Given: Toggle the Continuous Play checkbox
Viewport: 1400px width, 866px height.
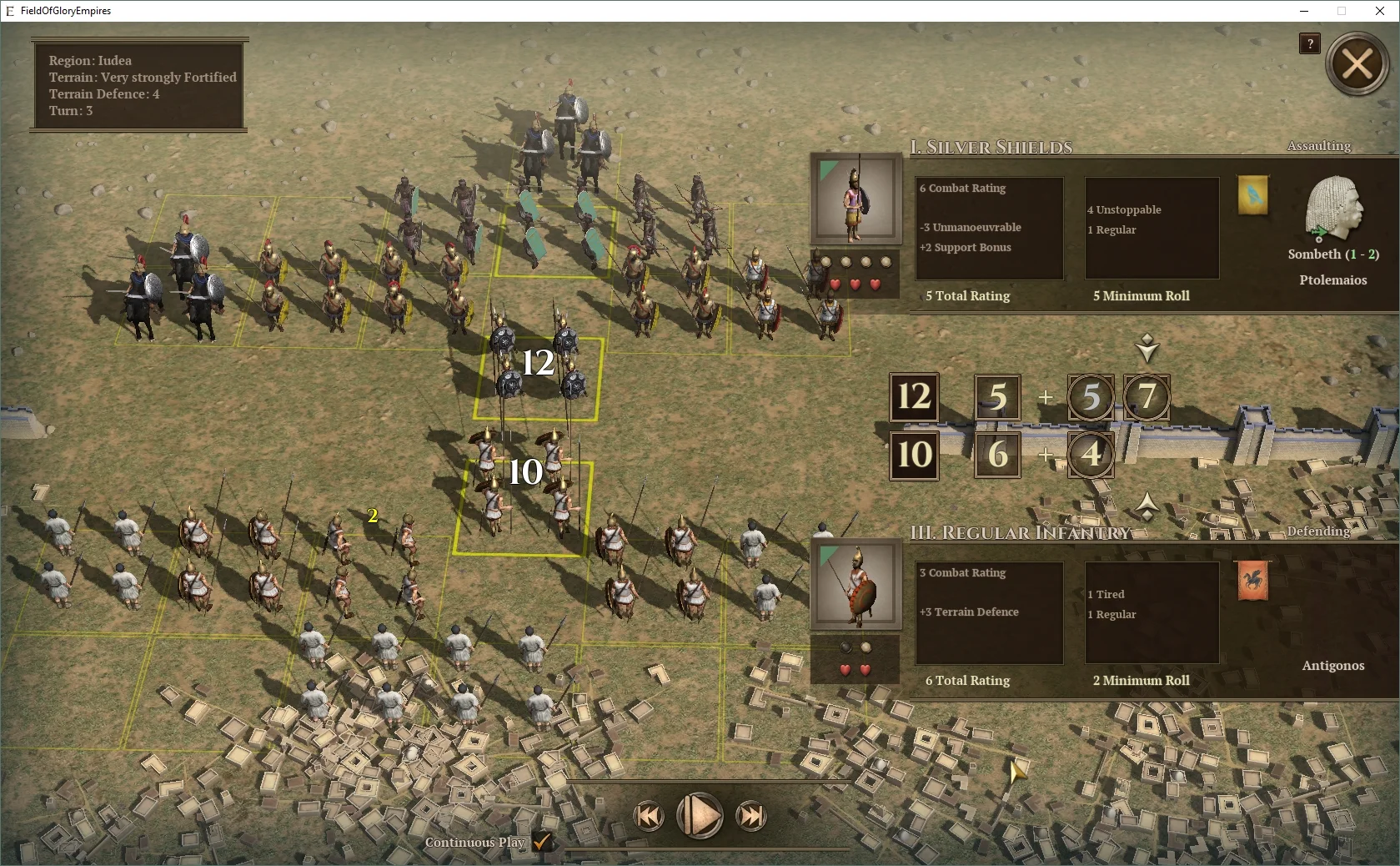Looking at the screenshot, I should tap(544, 843).
